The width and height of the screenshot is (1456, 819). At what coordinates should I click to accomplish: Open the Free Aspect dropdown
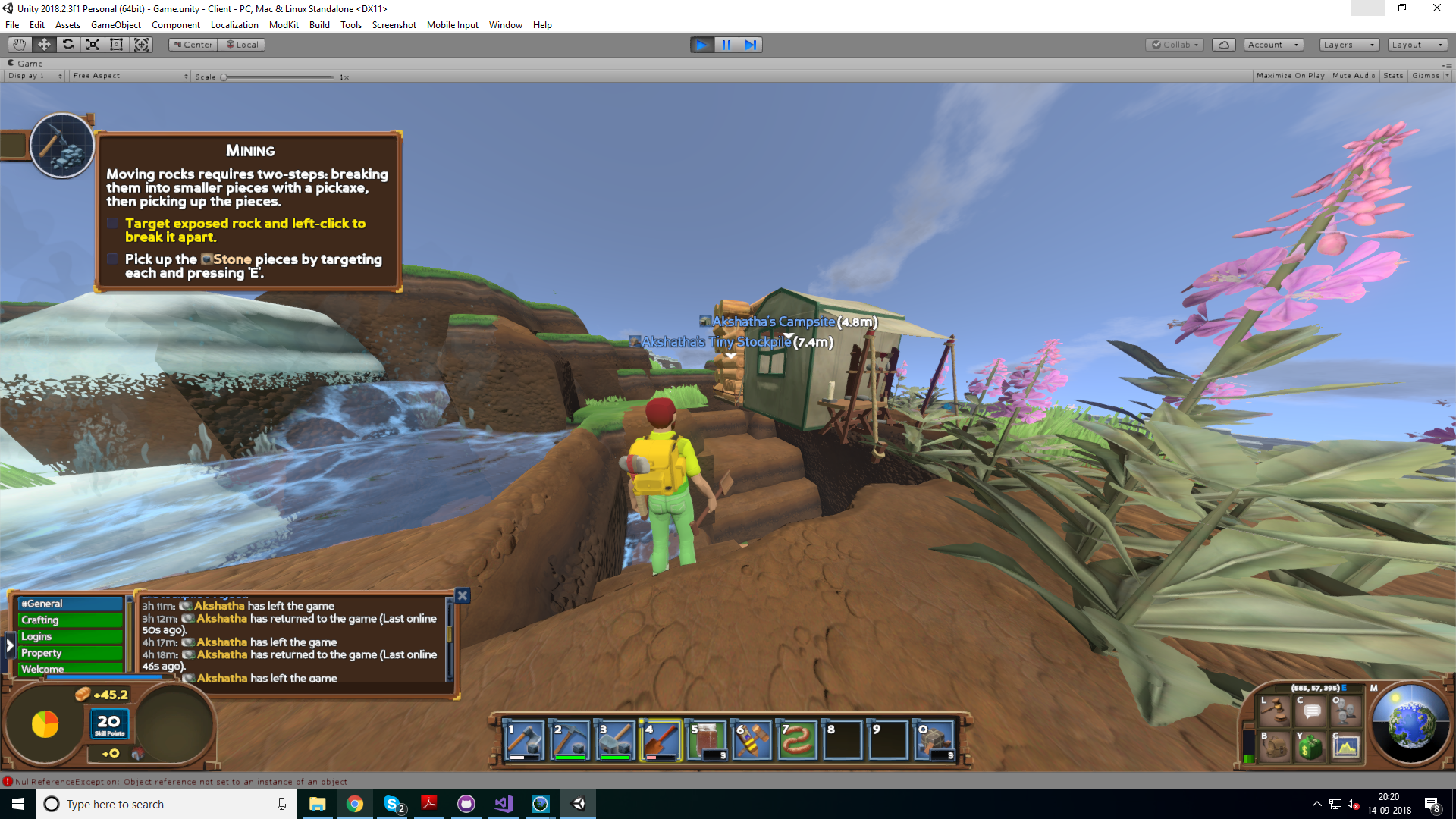(129, 75)
